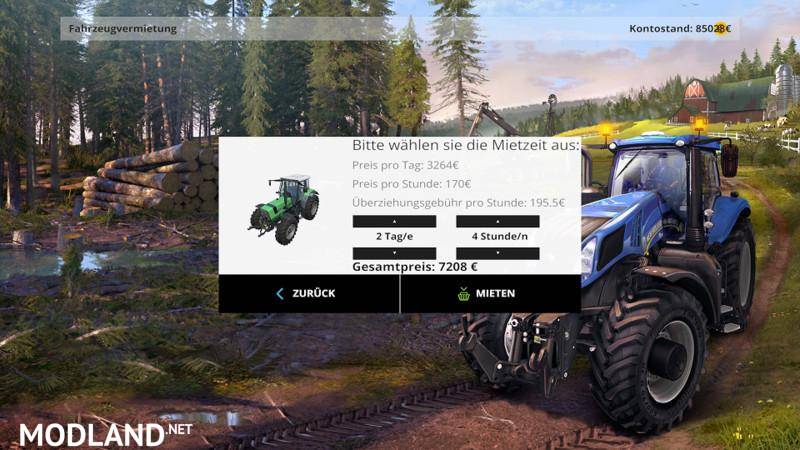Decrease rental days with the down arrow below Tag/e
Image resolution: width=800 pixels, height=450 pixels.
[394, 253]
